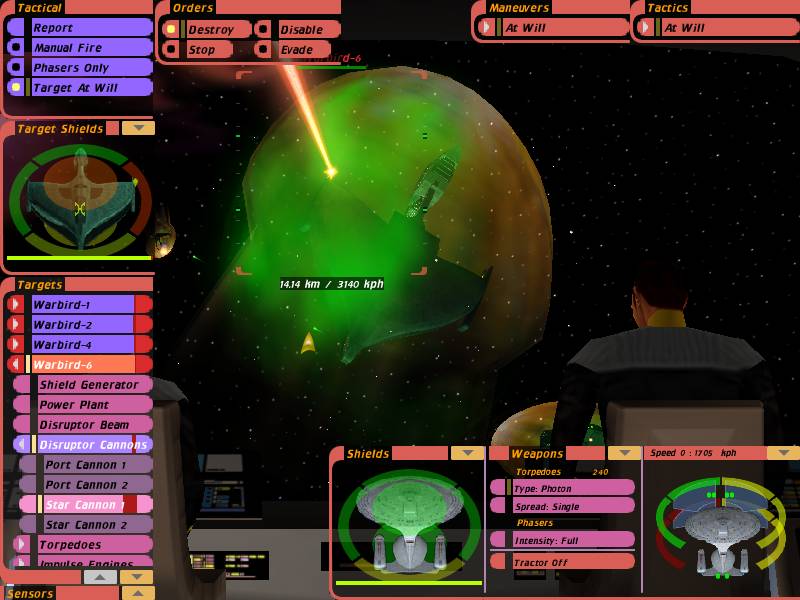Target Warbird-2 from the list

click(80, 324)
